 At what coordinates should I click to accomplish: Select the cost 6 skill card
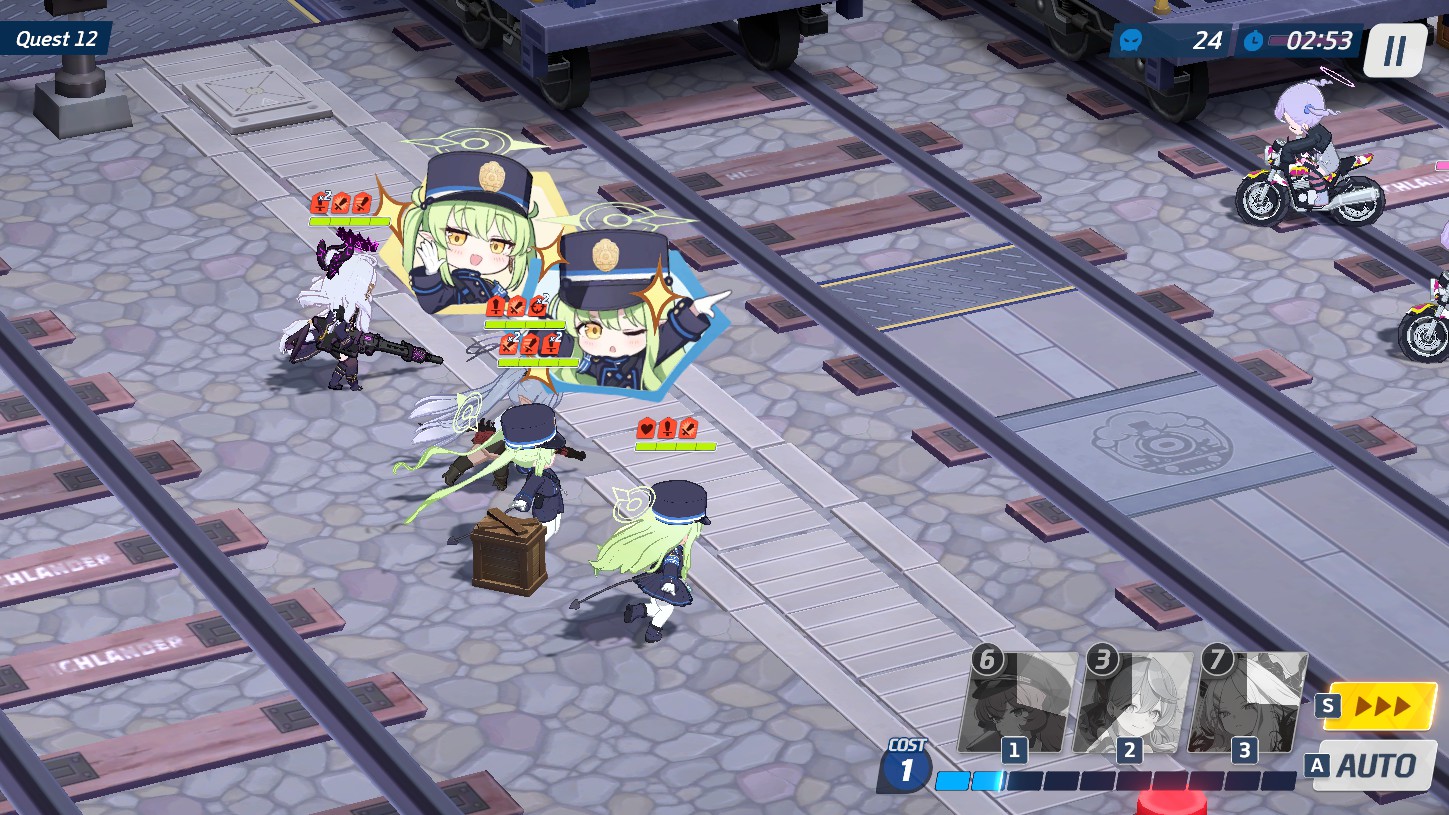pyautogui.click(x=1018, y=702)
